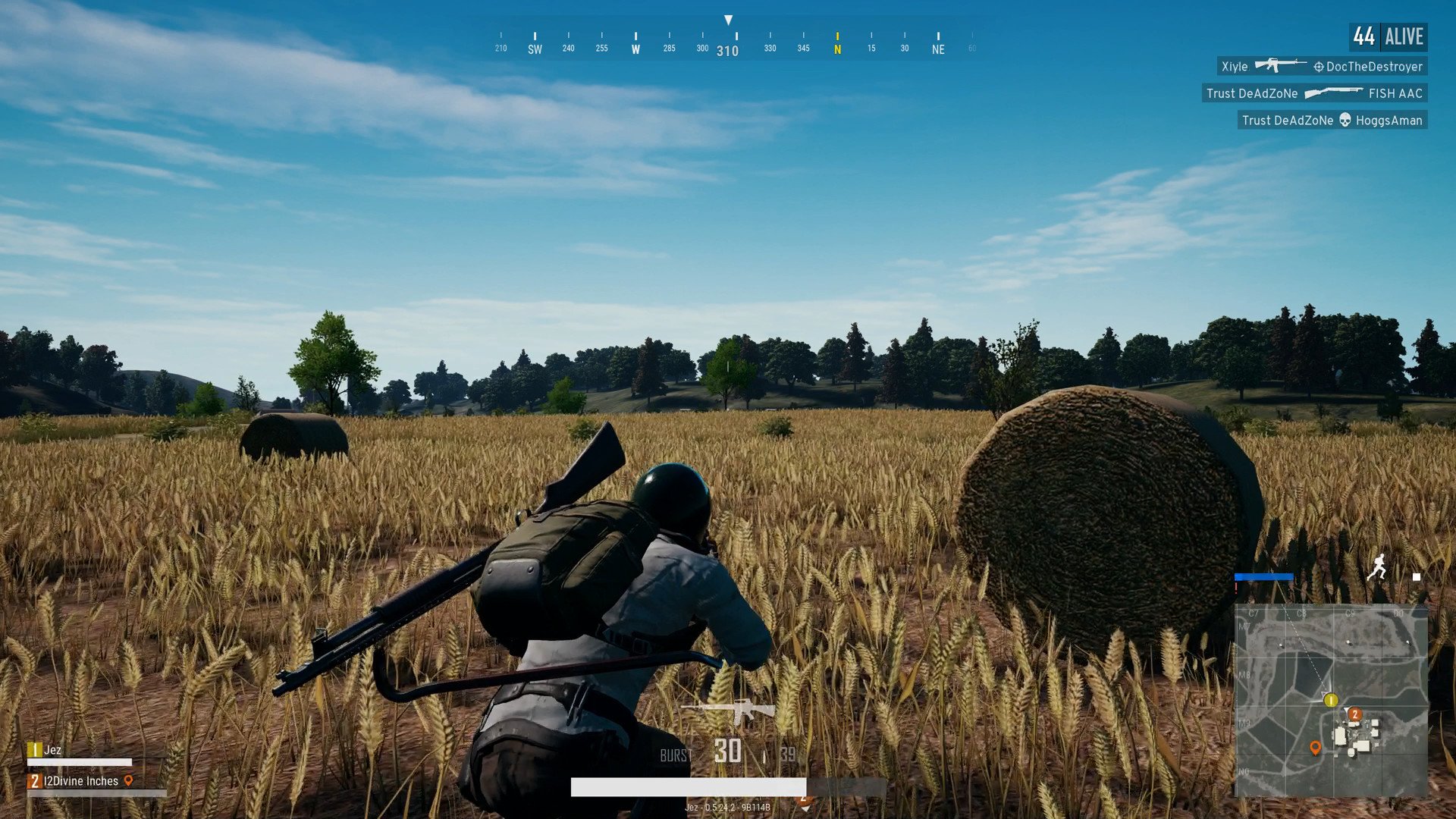The width and height of the screenshot is (1456, 819).
Task: Click the equipped rifle weapon icon
Action: pyautogui.click(x=729, y=711)
